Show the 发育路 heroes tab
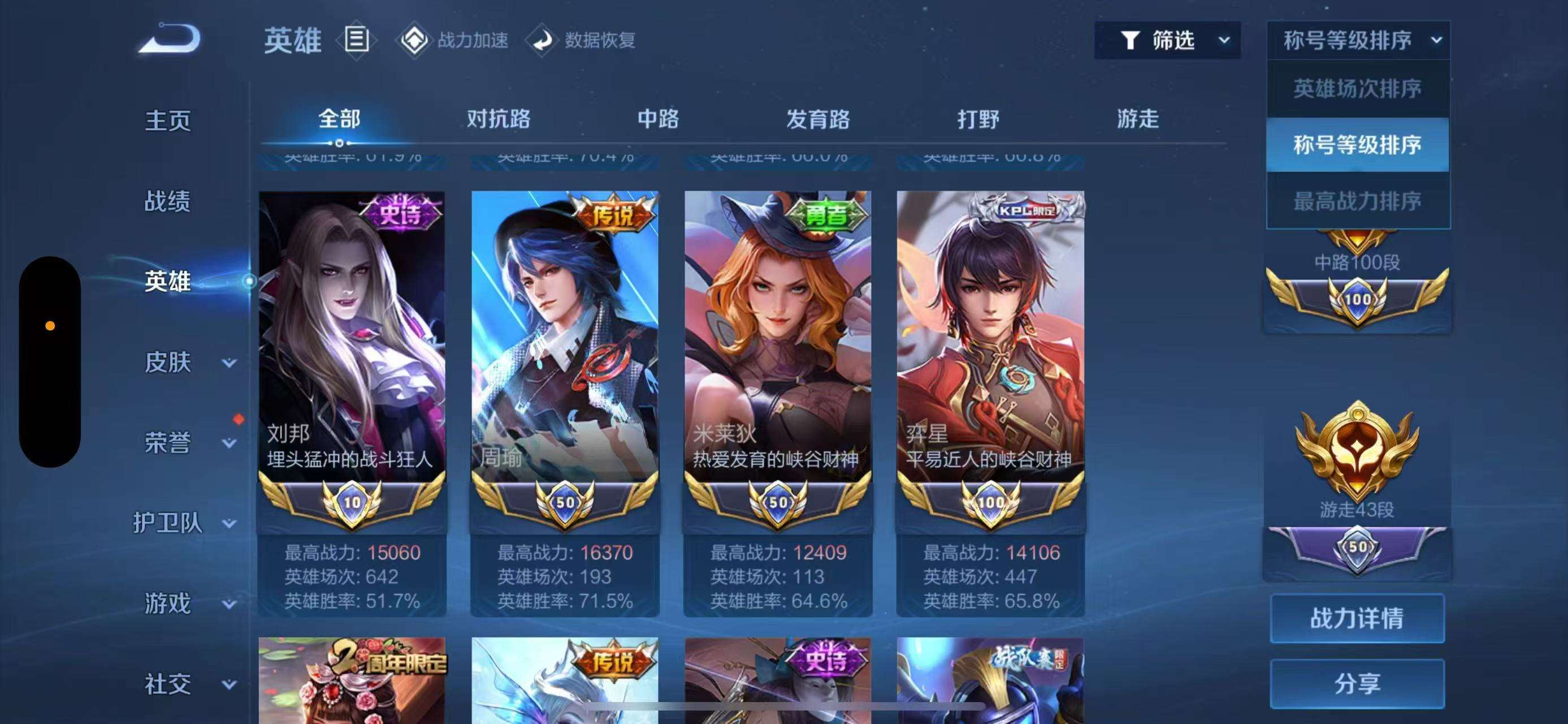This screenshot has height=724, width=1568. pyautogui.click(x=817, y=119)
